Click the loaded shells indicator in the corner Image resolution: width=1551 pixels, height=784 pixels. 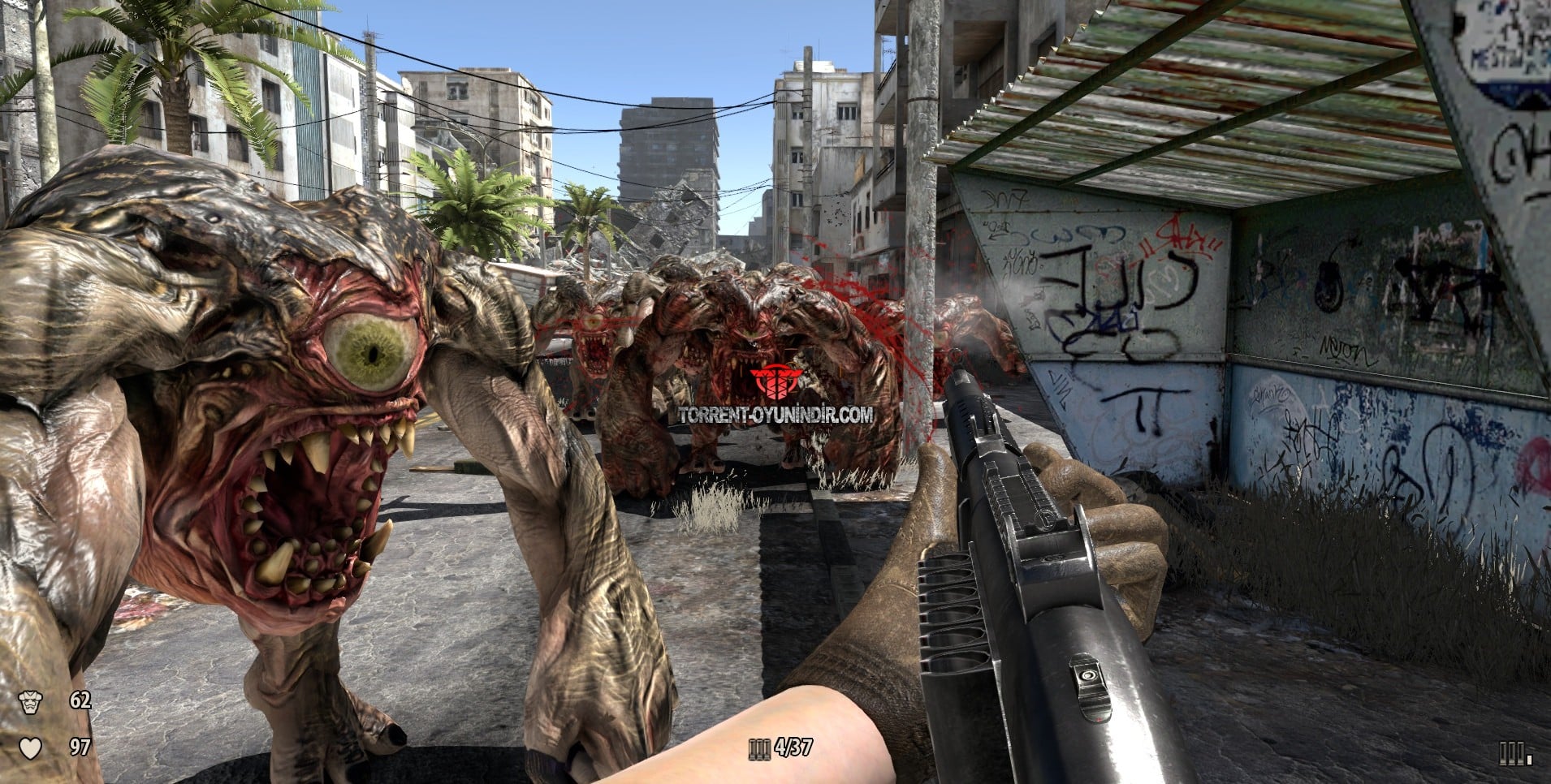[x=1515, y=755]
